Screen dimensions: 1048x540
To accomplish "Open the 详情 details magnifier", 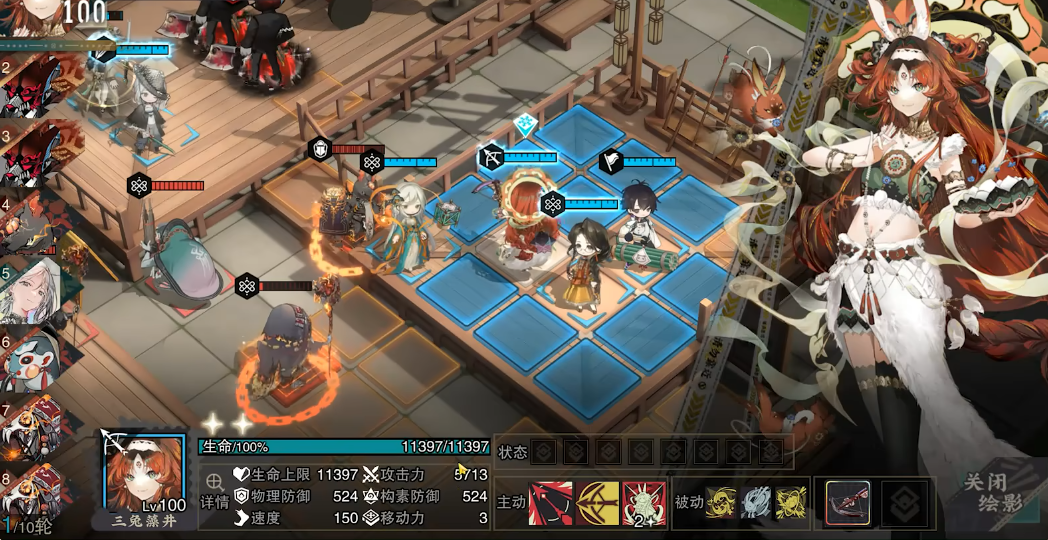I will coord(214,490).
